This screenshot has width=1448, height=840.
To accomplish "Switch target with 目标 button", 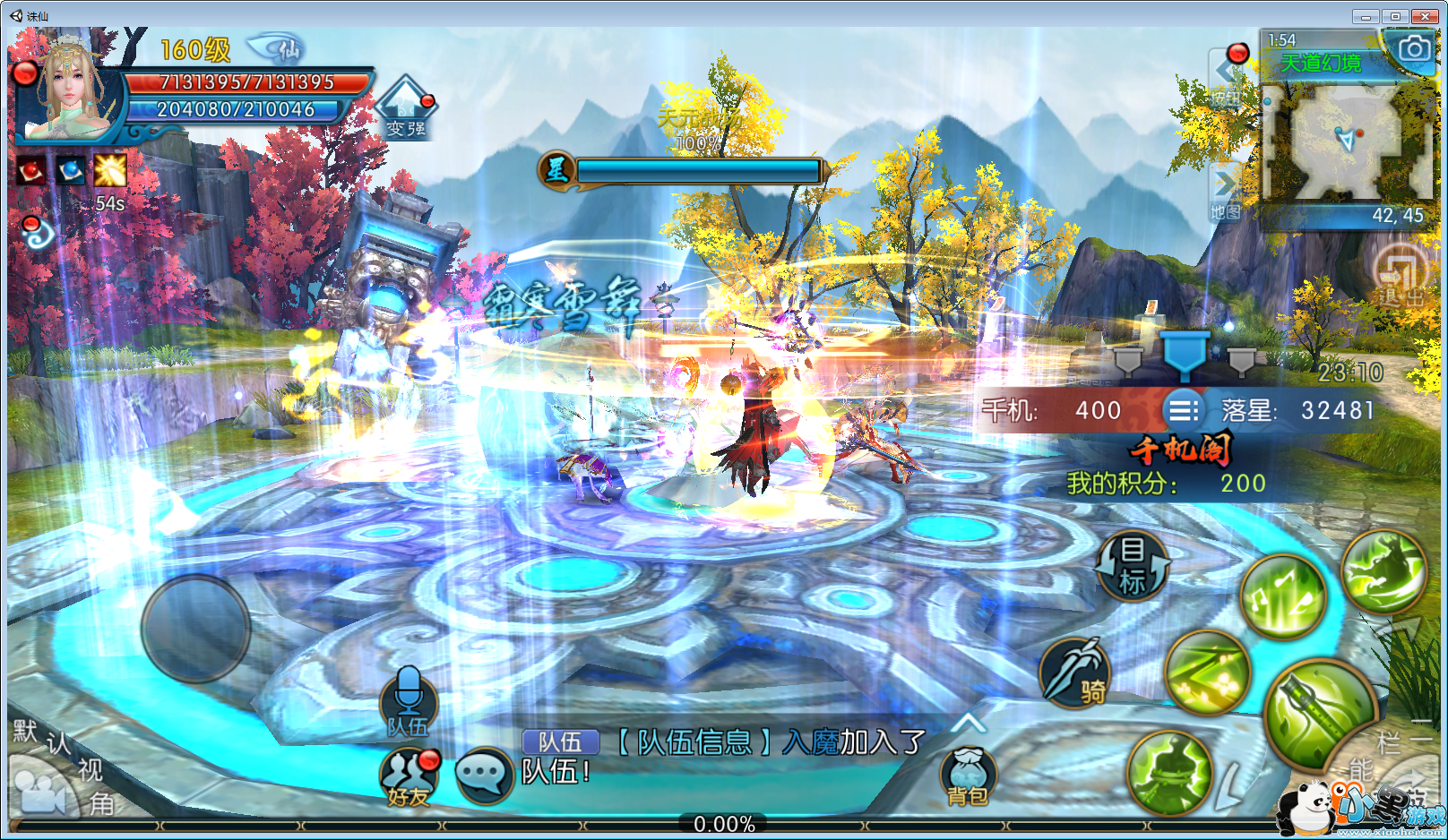I will tap(1133, 566).
